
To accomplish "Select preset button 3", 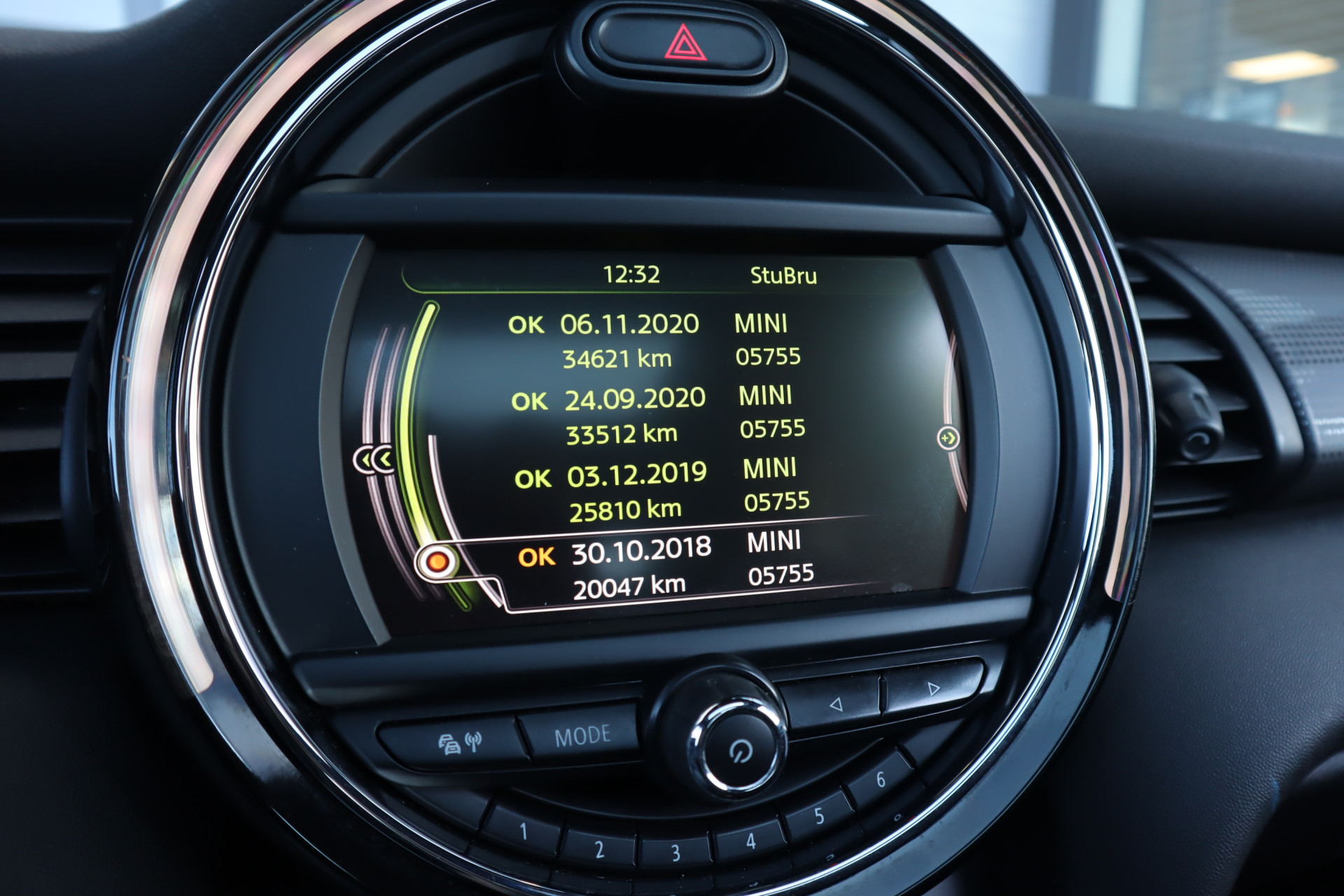I will (x=675, y=853).
